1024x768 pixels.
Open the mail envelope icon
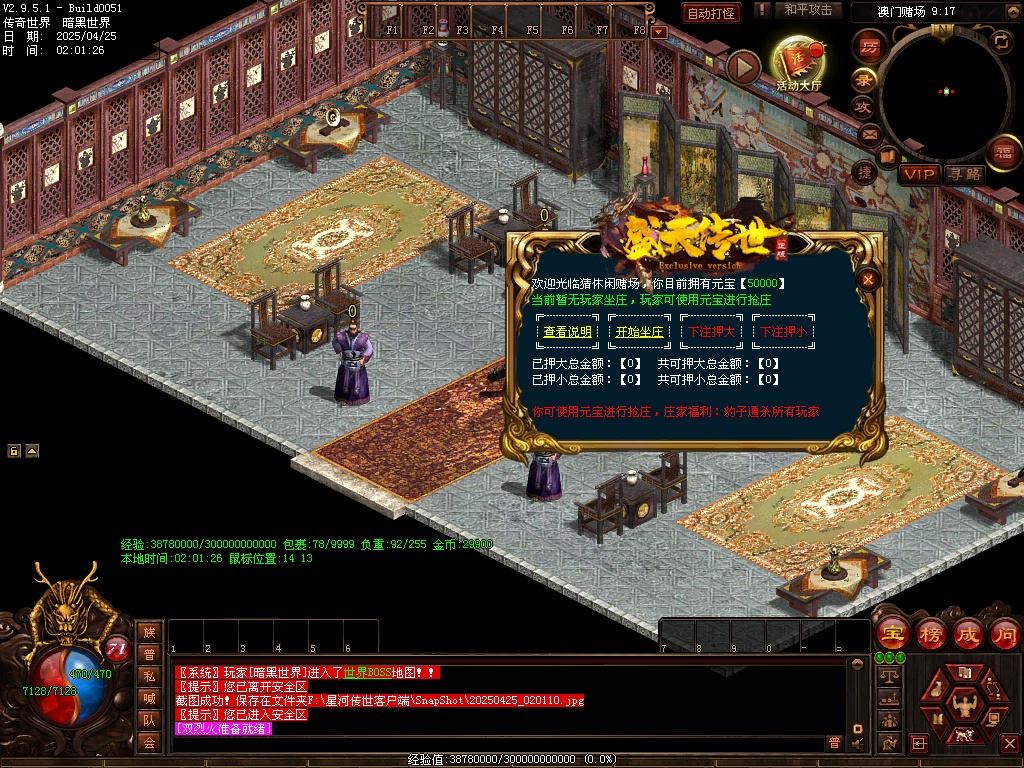pos(868,133)
